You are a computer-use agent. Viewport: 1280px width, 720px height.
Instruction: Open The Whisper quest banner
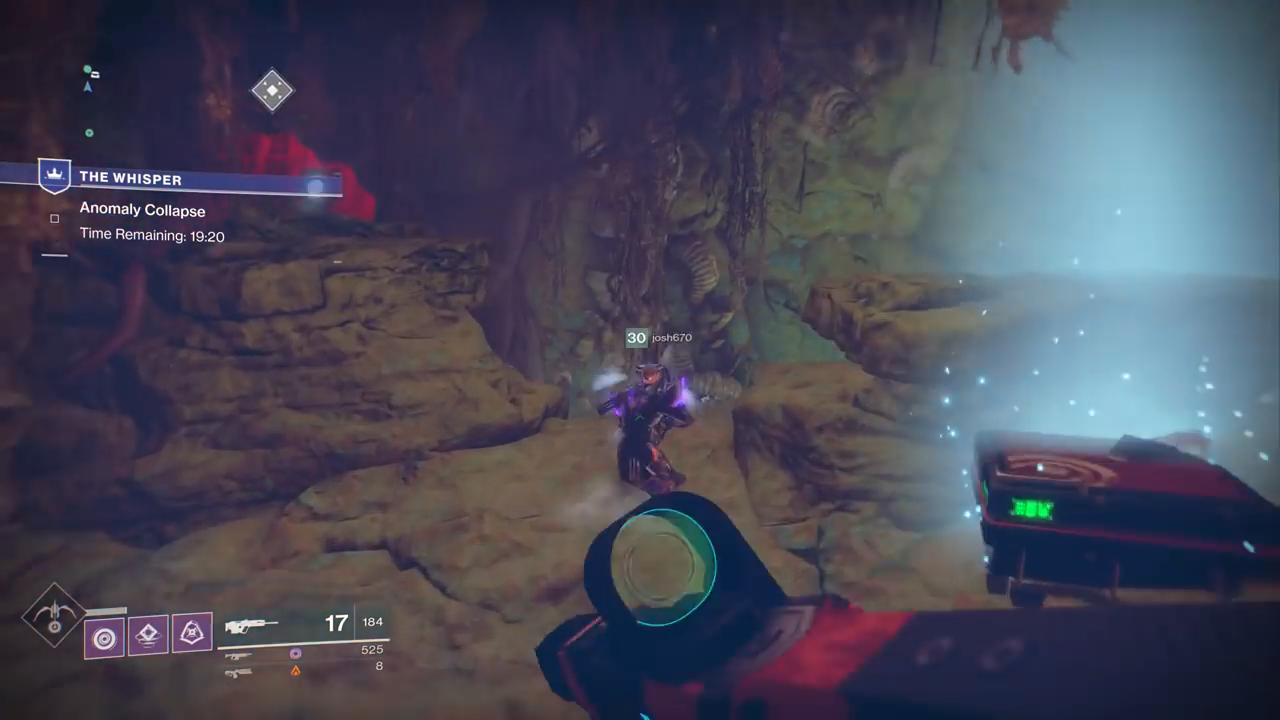click(x=130, y=178)
